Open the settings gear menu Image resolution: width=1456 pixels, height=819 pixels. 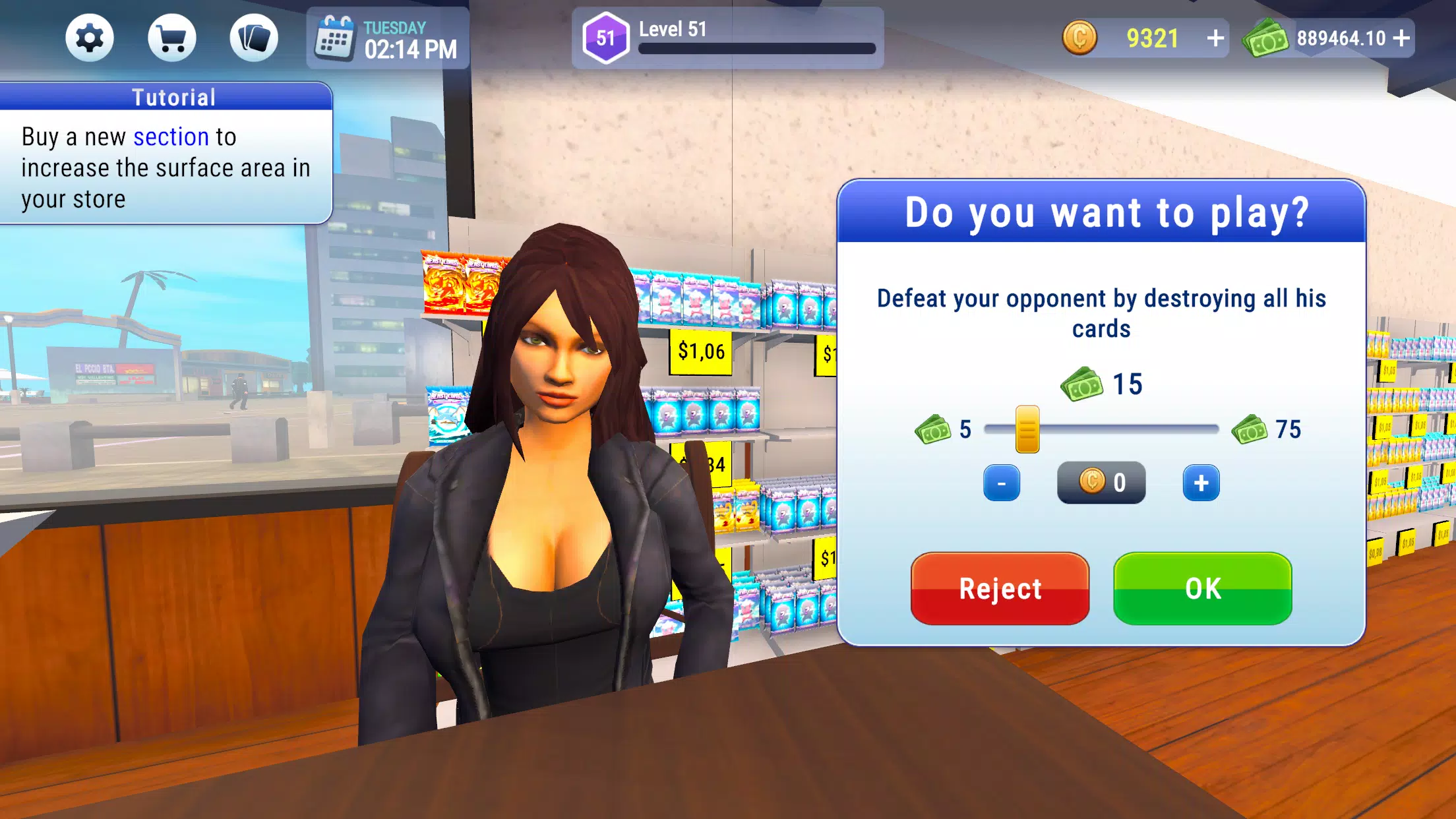[90, 38]
